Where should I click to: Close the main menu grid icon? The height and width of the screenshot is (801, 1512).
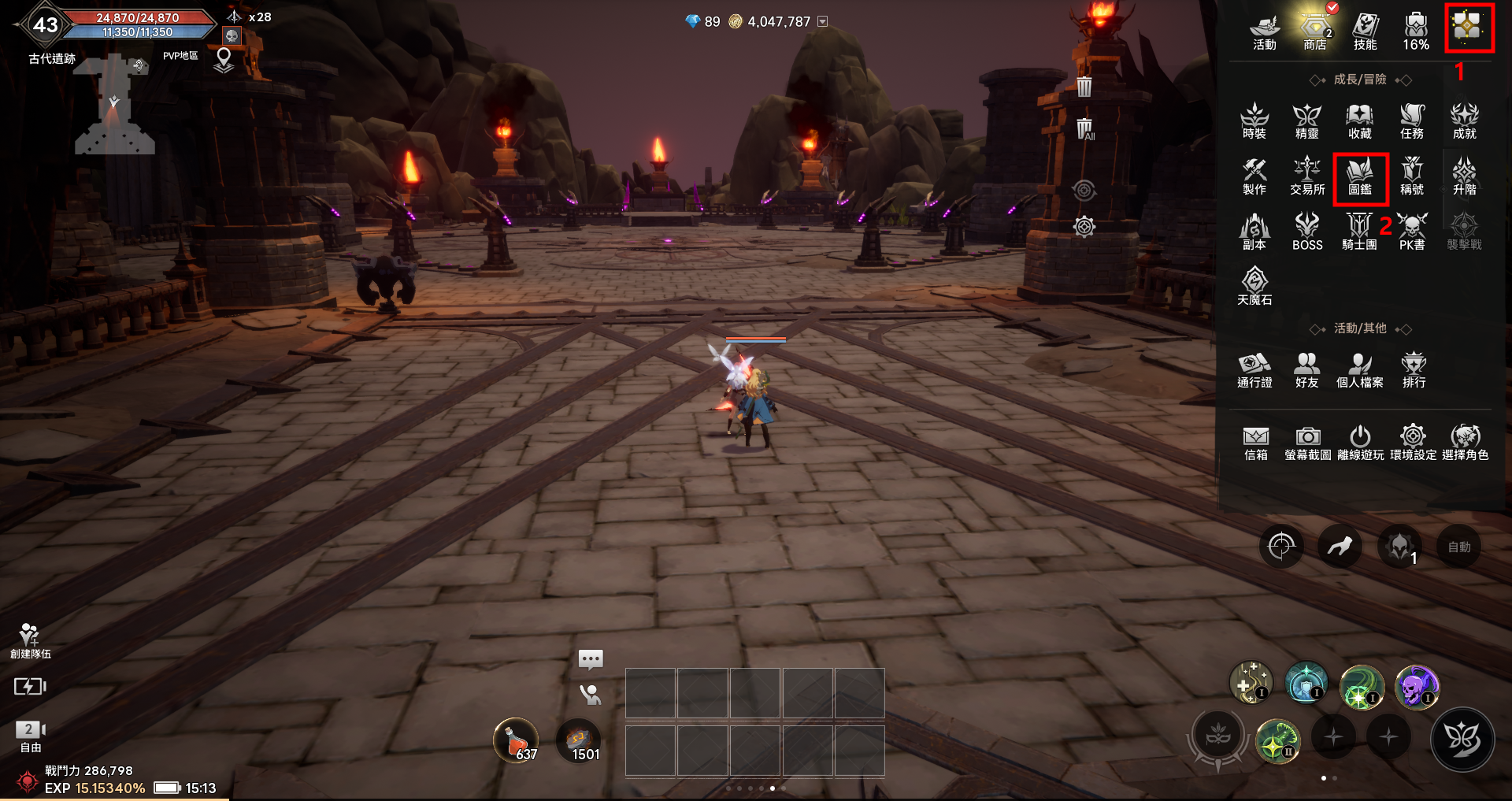pyautogui.click(x=1469, y=28)
